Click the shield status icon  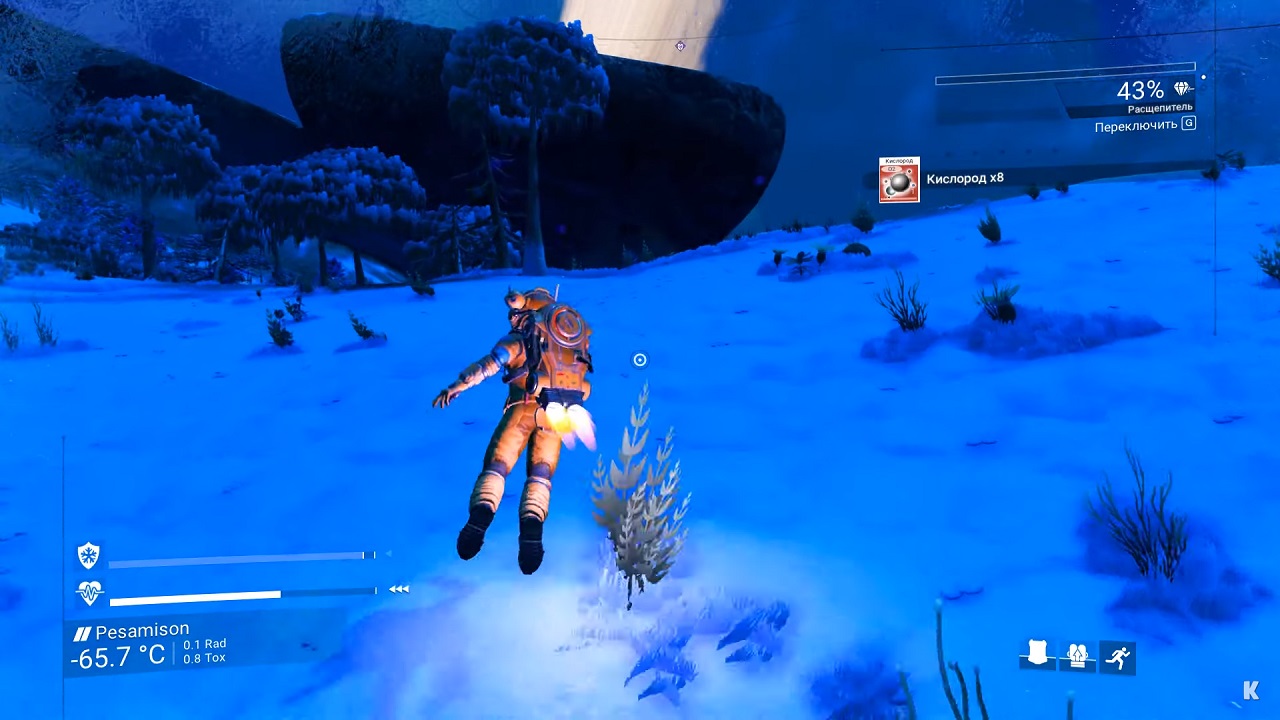1037,656
